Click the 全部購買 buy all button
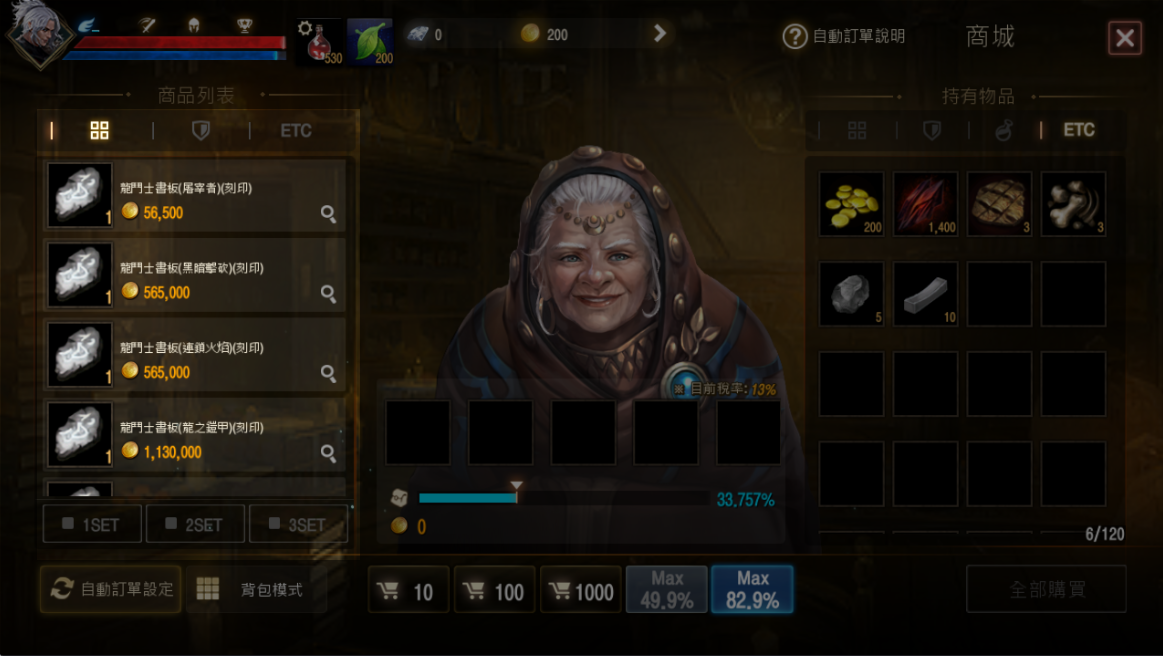Screen dimensions: 1163x656 [1046, 589]
